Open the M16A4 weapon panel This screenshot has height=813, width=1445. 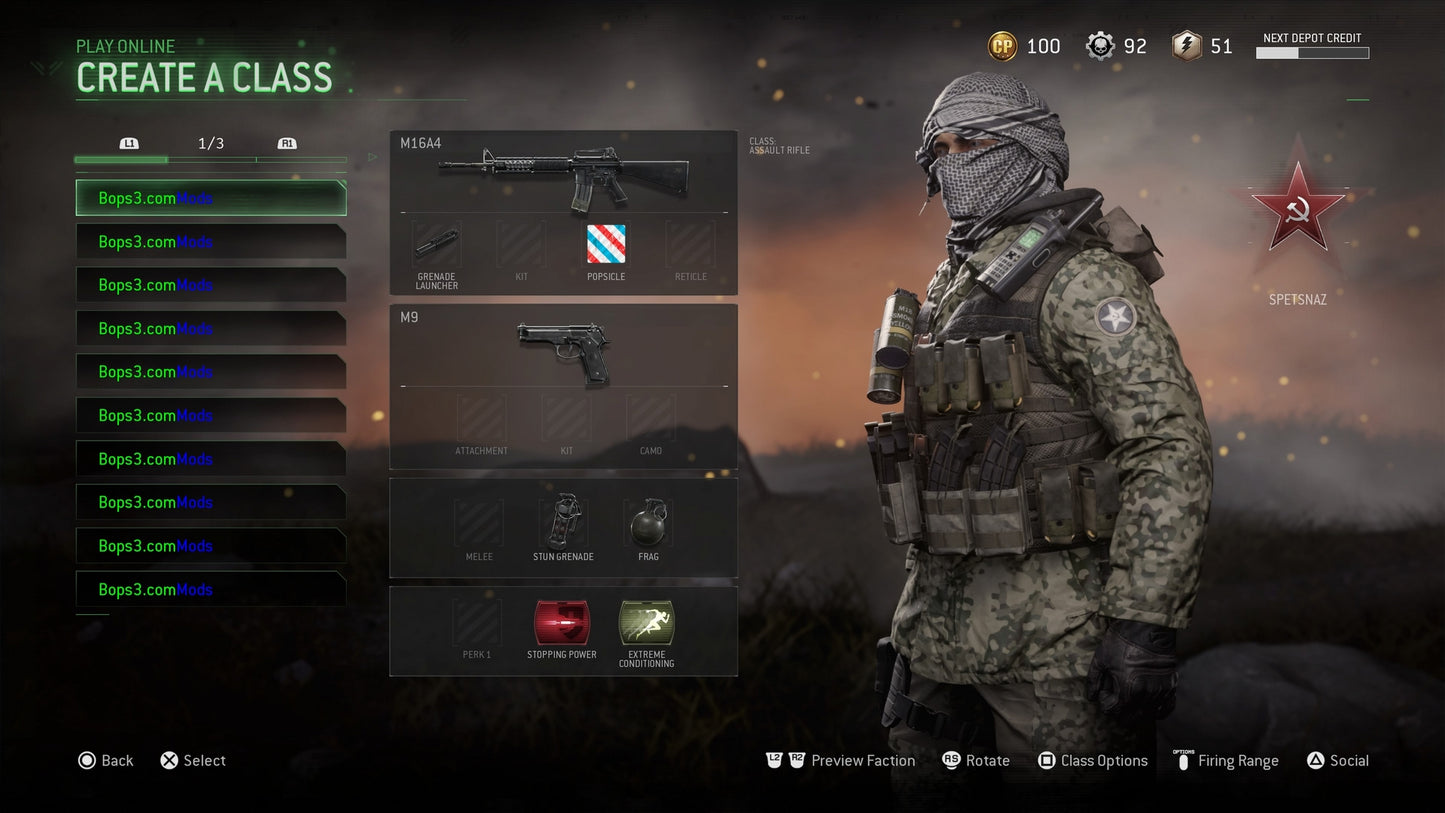coord(563,175)
